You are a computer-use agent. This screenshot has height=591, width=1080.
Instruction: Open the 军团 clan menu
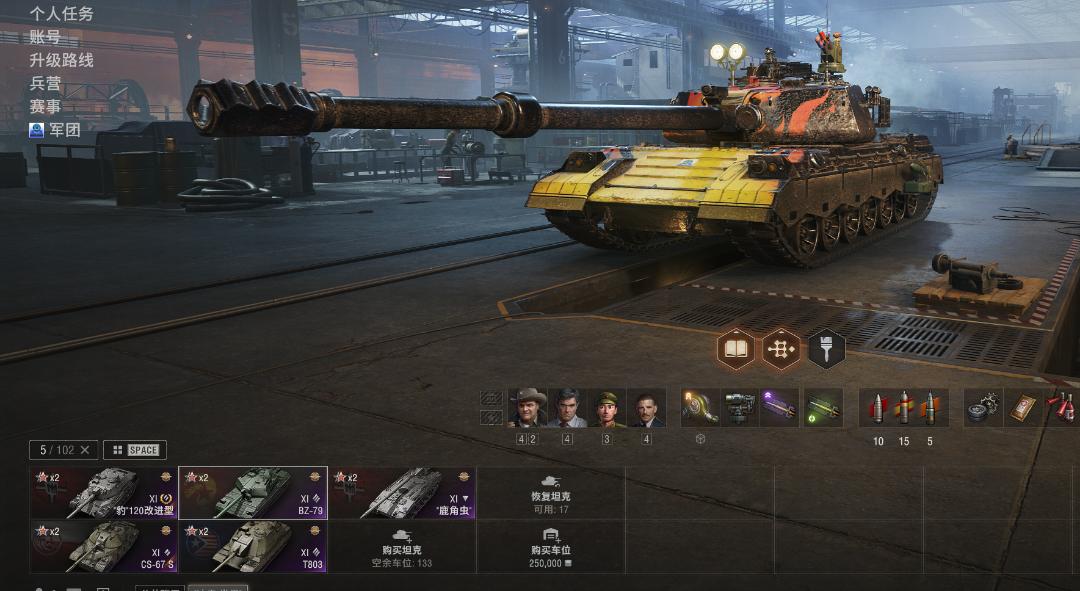pyautogui.click(x=56, y=129)
